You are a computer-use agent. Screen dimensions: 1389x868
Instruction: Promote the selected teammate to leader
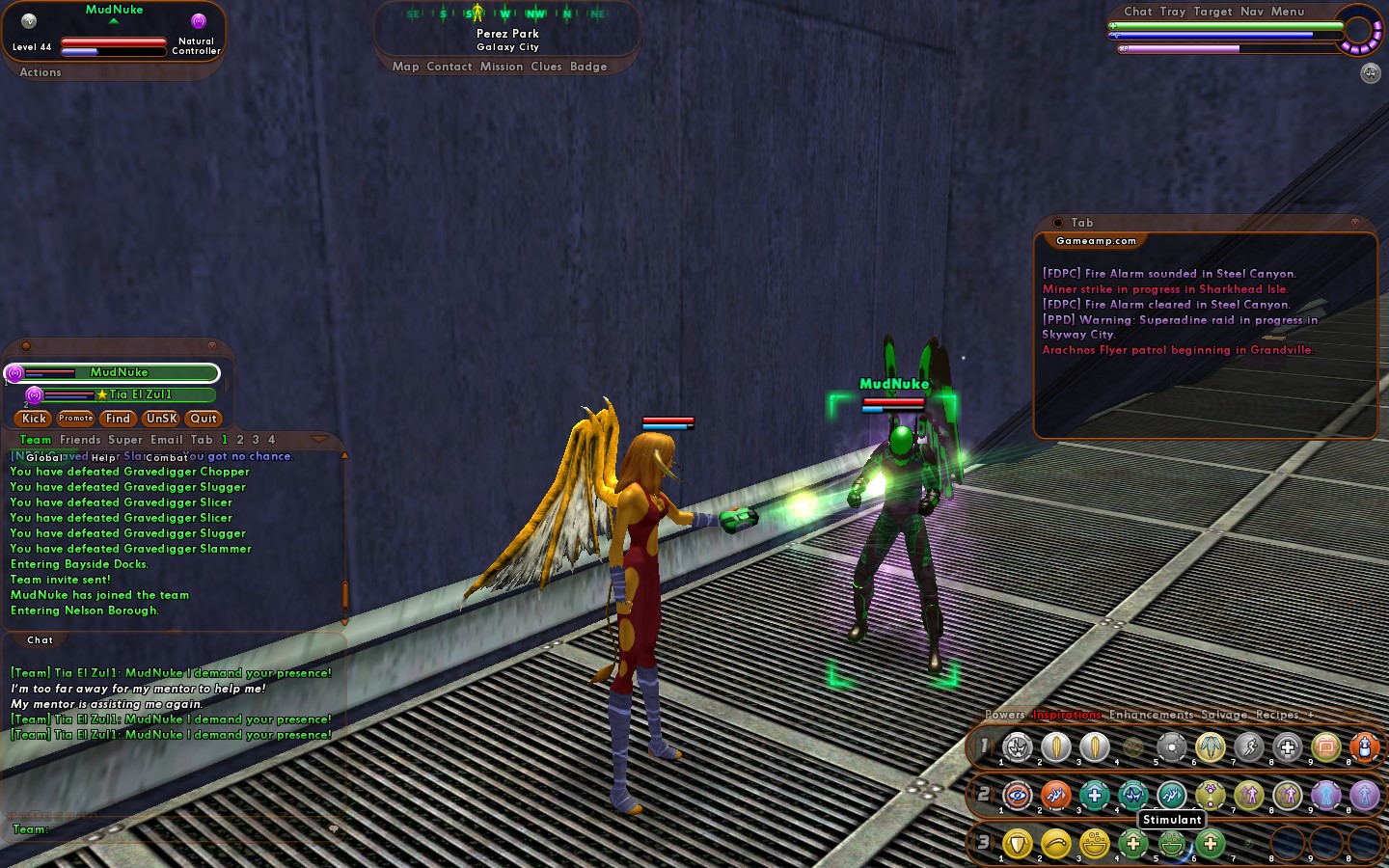pos(75,419)
